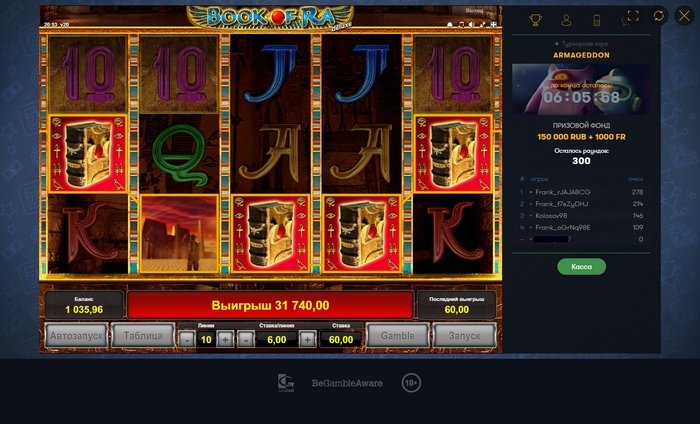Open the Таблица paytable
The image size is (700, 424).
(x=144, y=337)
